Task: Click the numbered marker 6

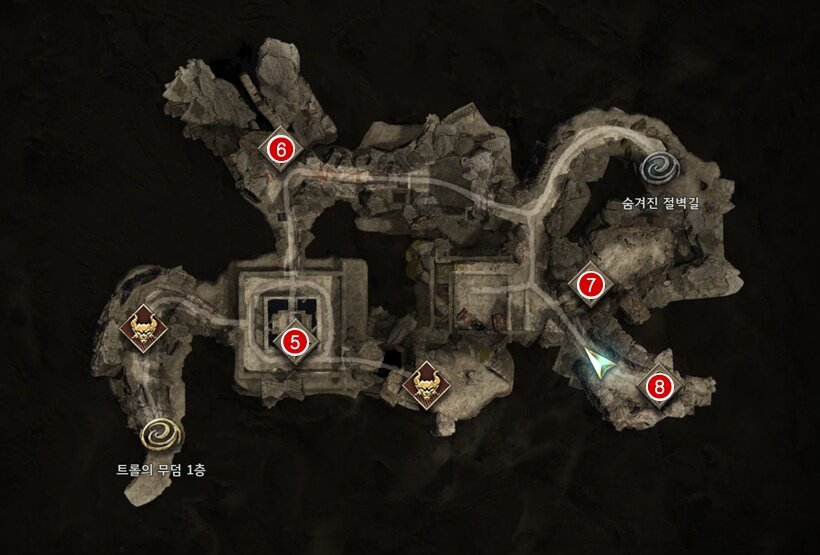Action: (281, 150)
